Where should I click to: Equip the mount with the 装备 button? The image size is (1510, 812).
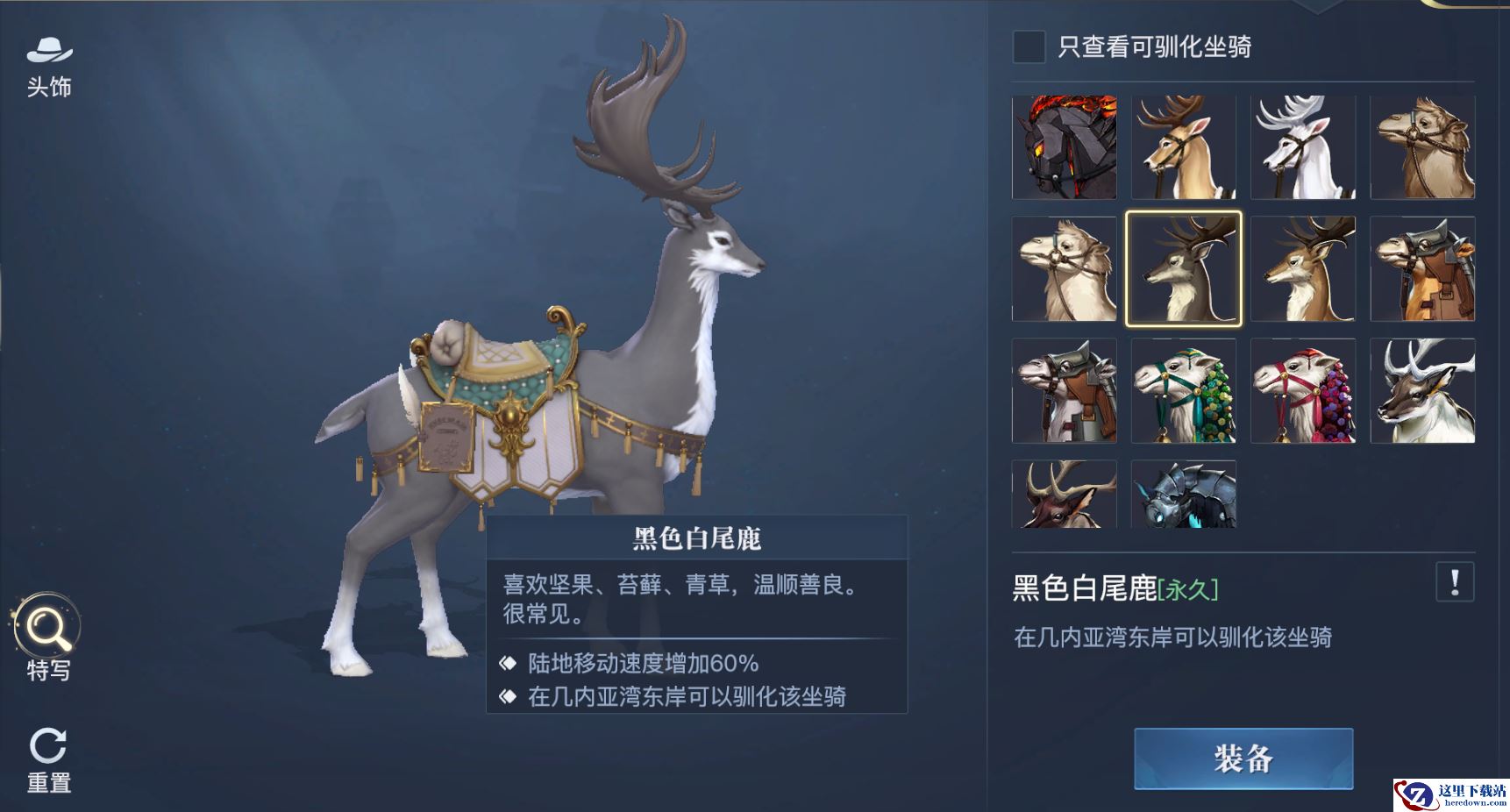(x=1243, y=759)
